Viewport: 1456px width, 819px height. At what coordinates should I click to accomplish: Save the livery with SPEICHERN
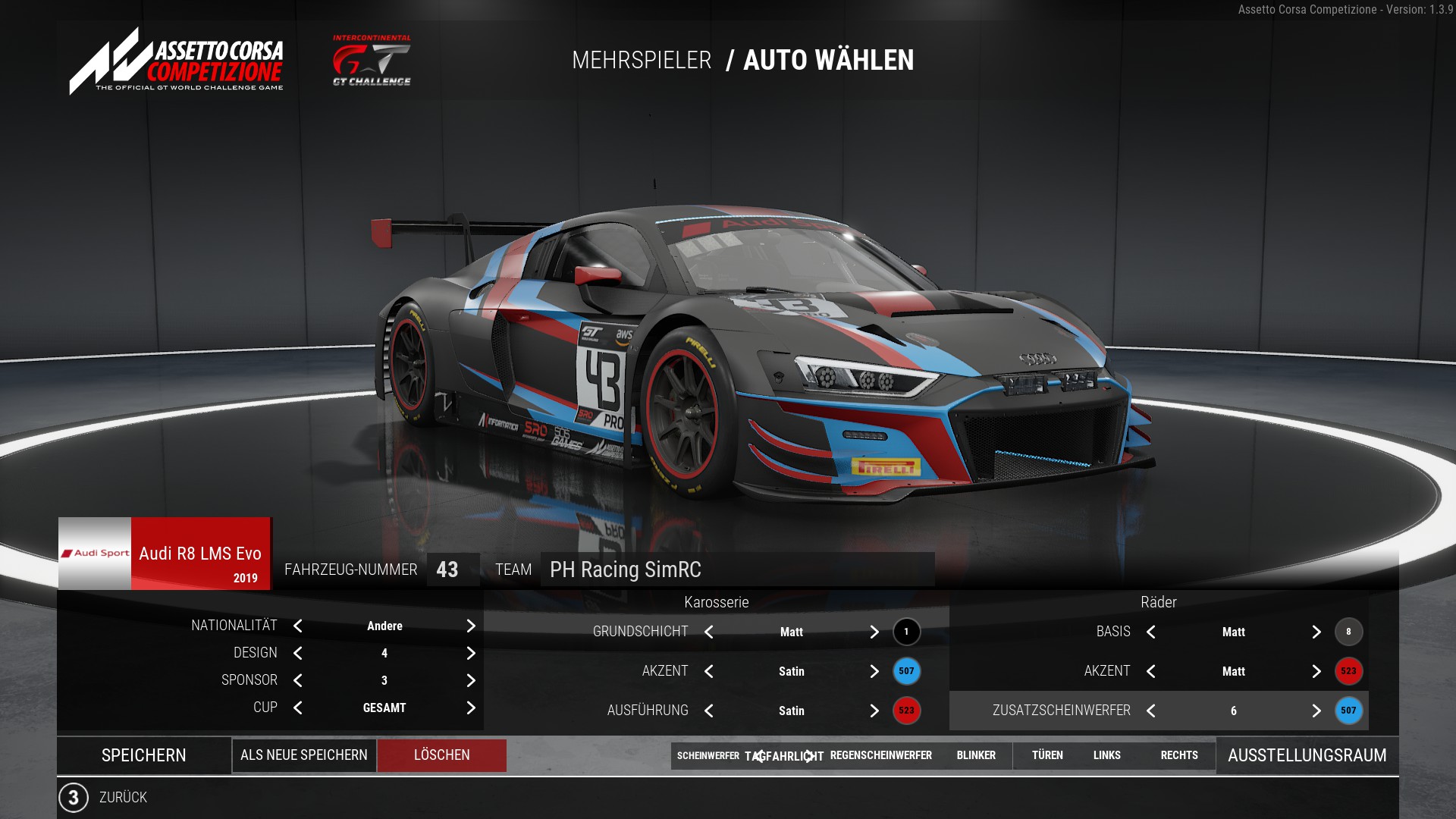(x=143, y=755)
